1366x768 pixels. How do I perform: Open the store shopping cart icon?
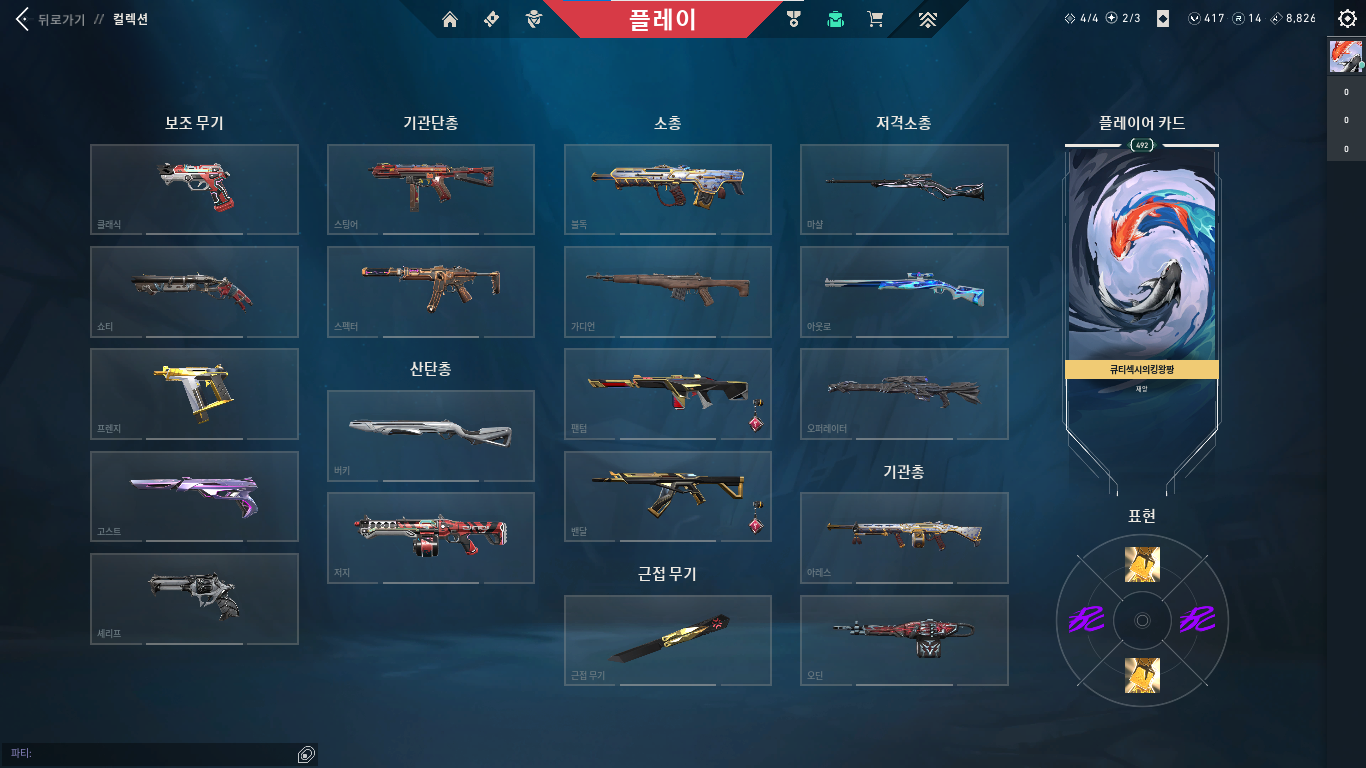point(875,19)
